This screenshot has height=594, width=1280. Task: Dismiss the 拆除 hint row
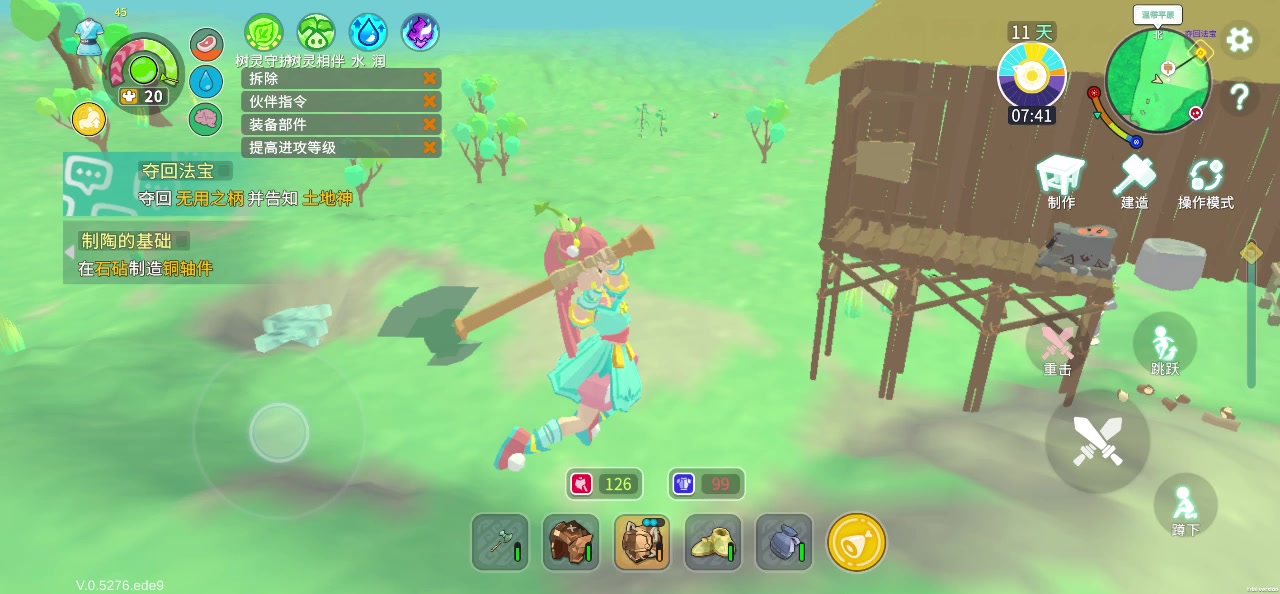coord(430,78)
